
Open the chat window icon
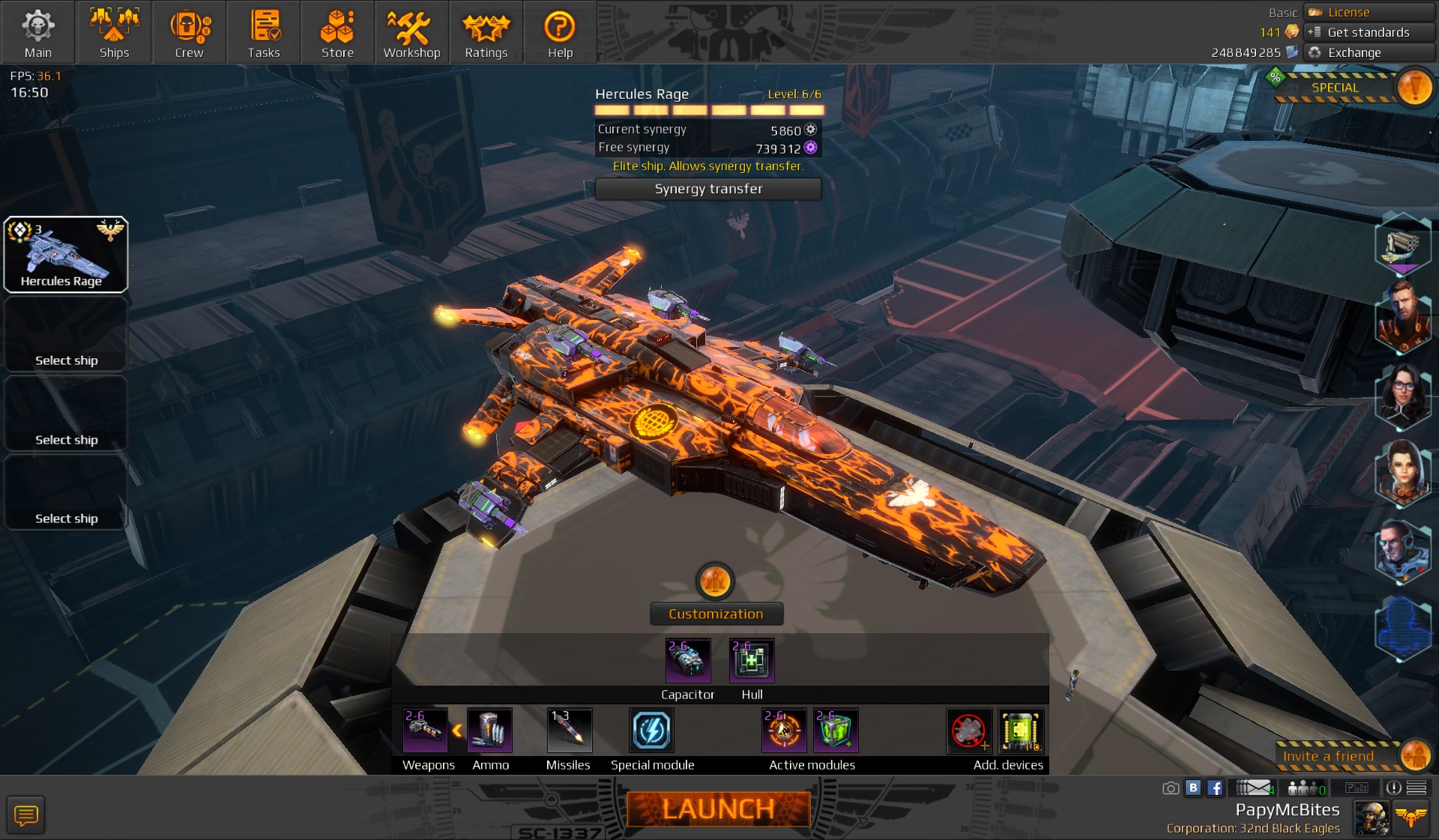[26, 815]
